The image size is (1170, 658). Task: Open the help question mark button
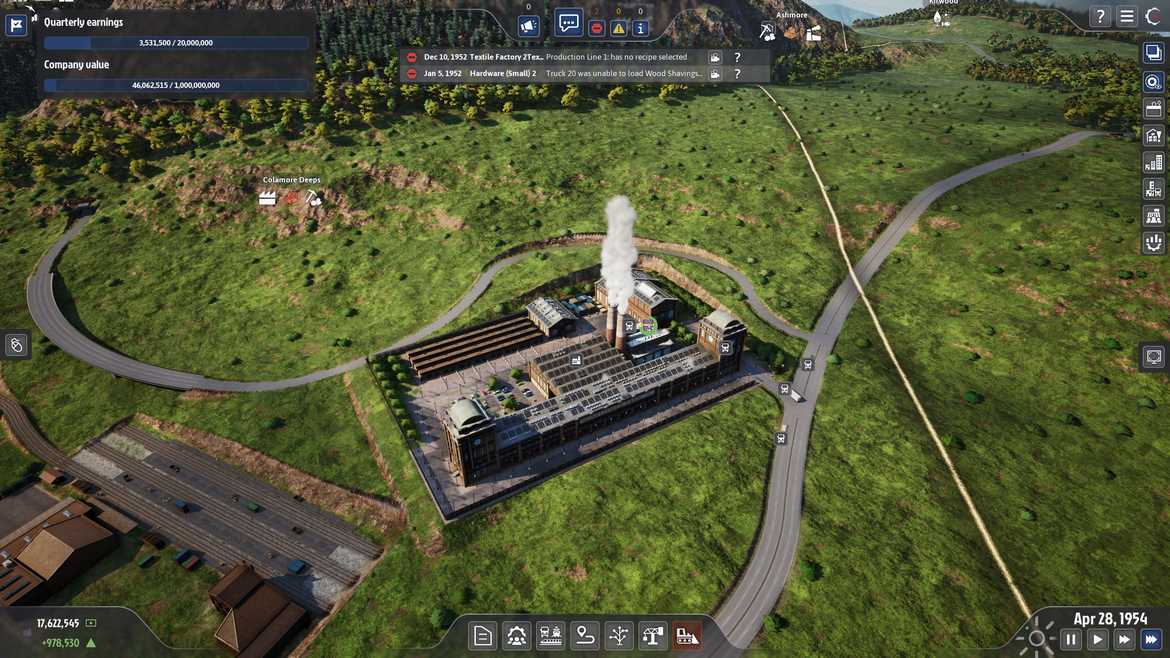pyautogui.click(x=1100, y=16)
